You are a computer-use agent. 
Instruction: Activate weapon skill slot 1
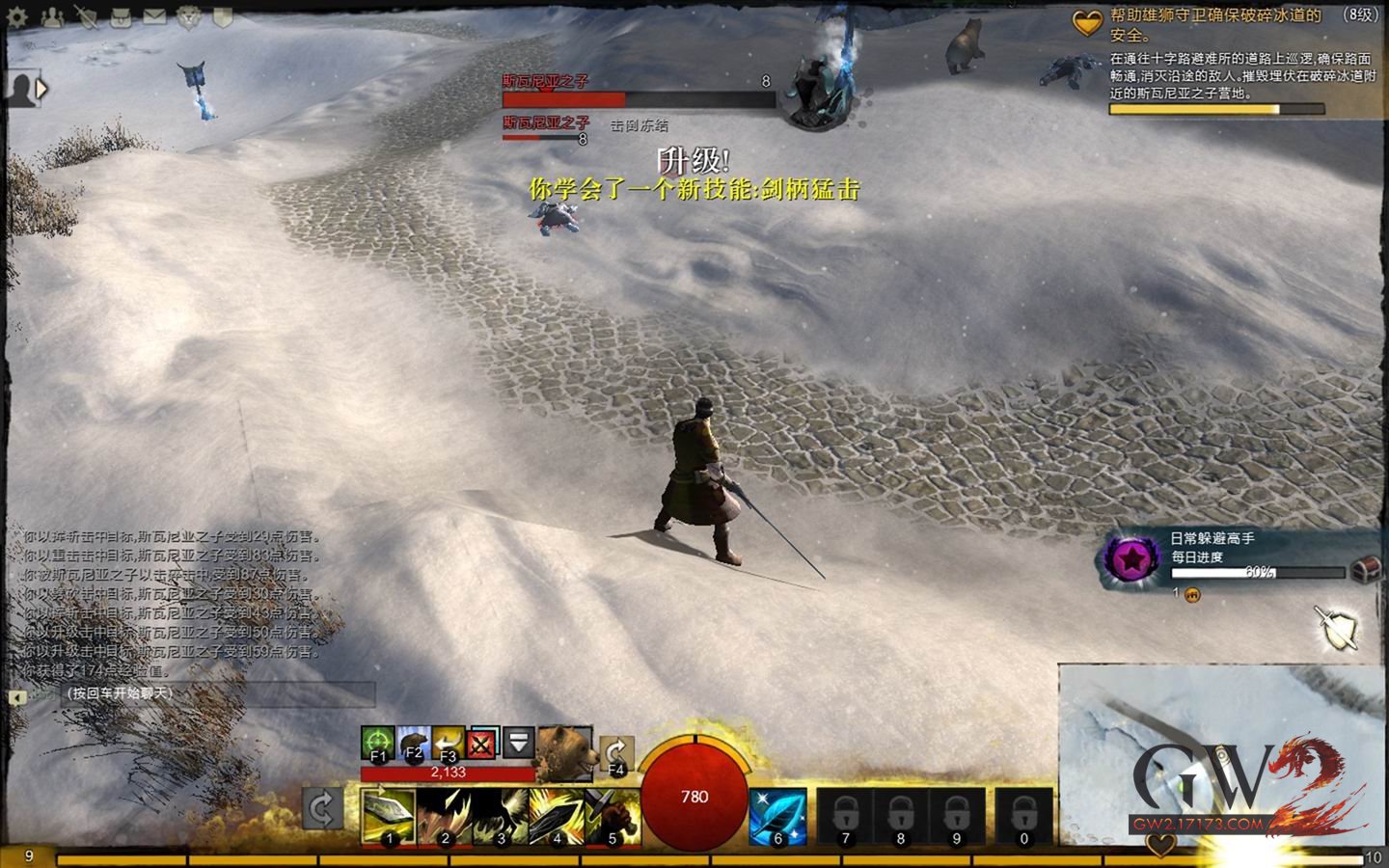pyautogui.click(x=389, y=816)
